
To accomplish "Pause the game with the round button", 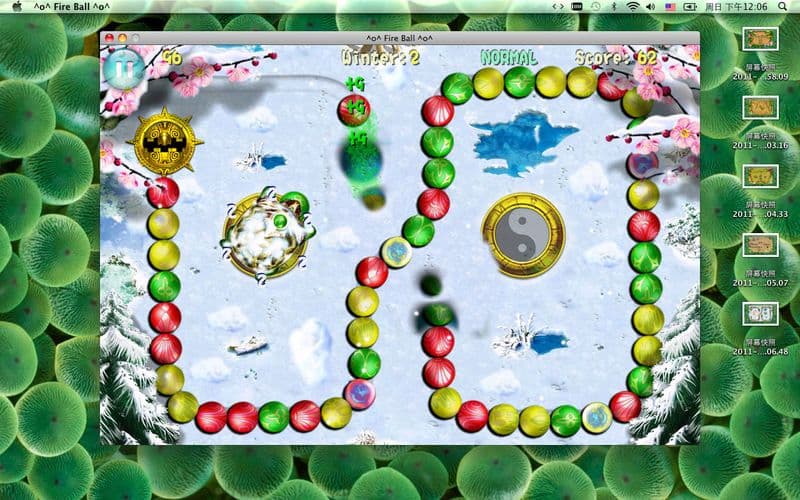I will tap(124, 69).
